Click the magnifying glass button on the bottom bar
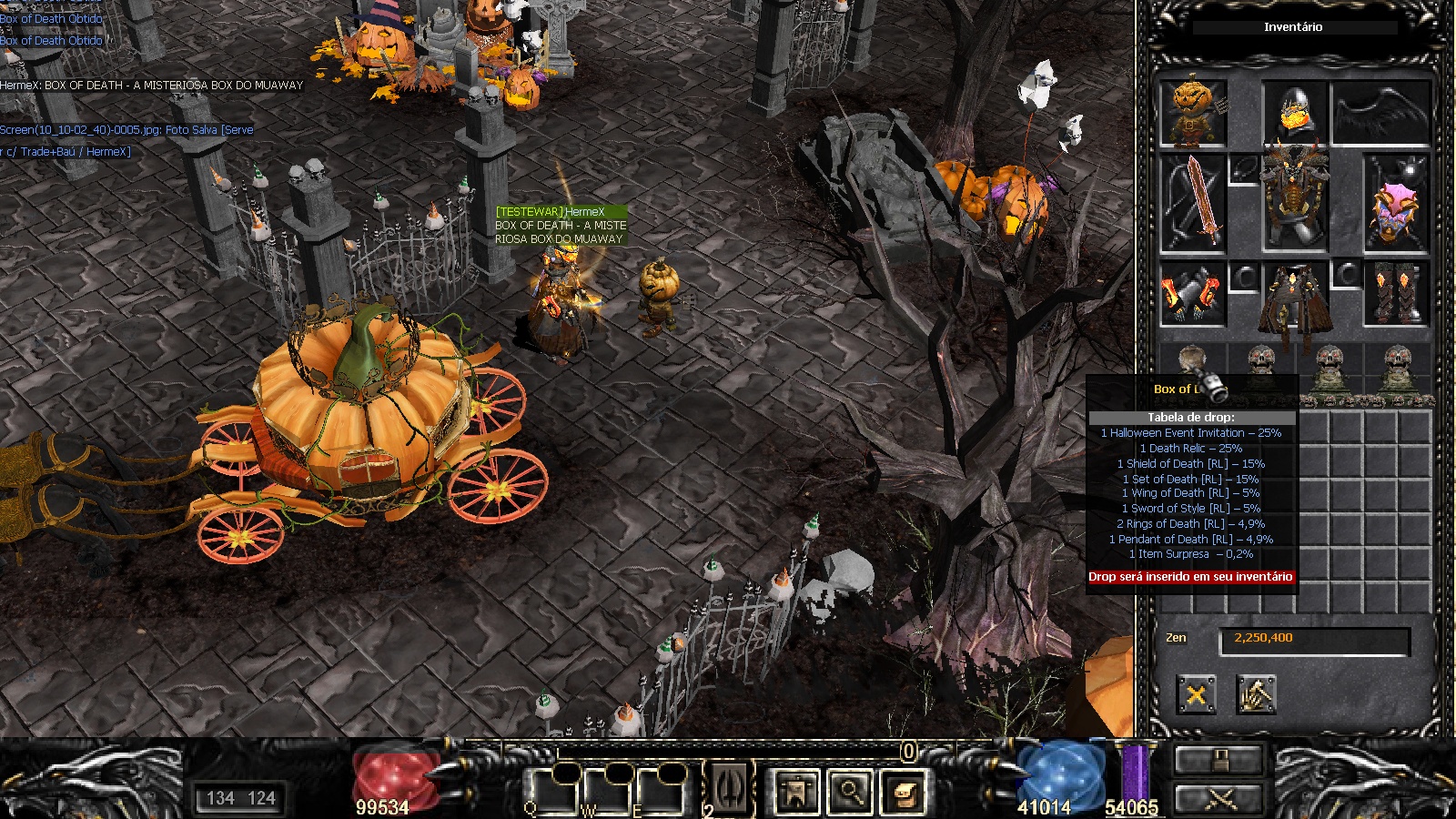 850,792
